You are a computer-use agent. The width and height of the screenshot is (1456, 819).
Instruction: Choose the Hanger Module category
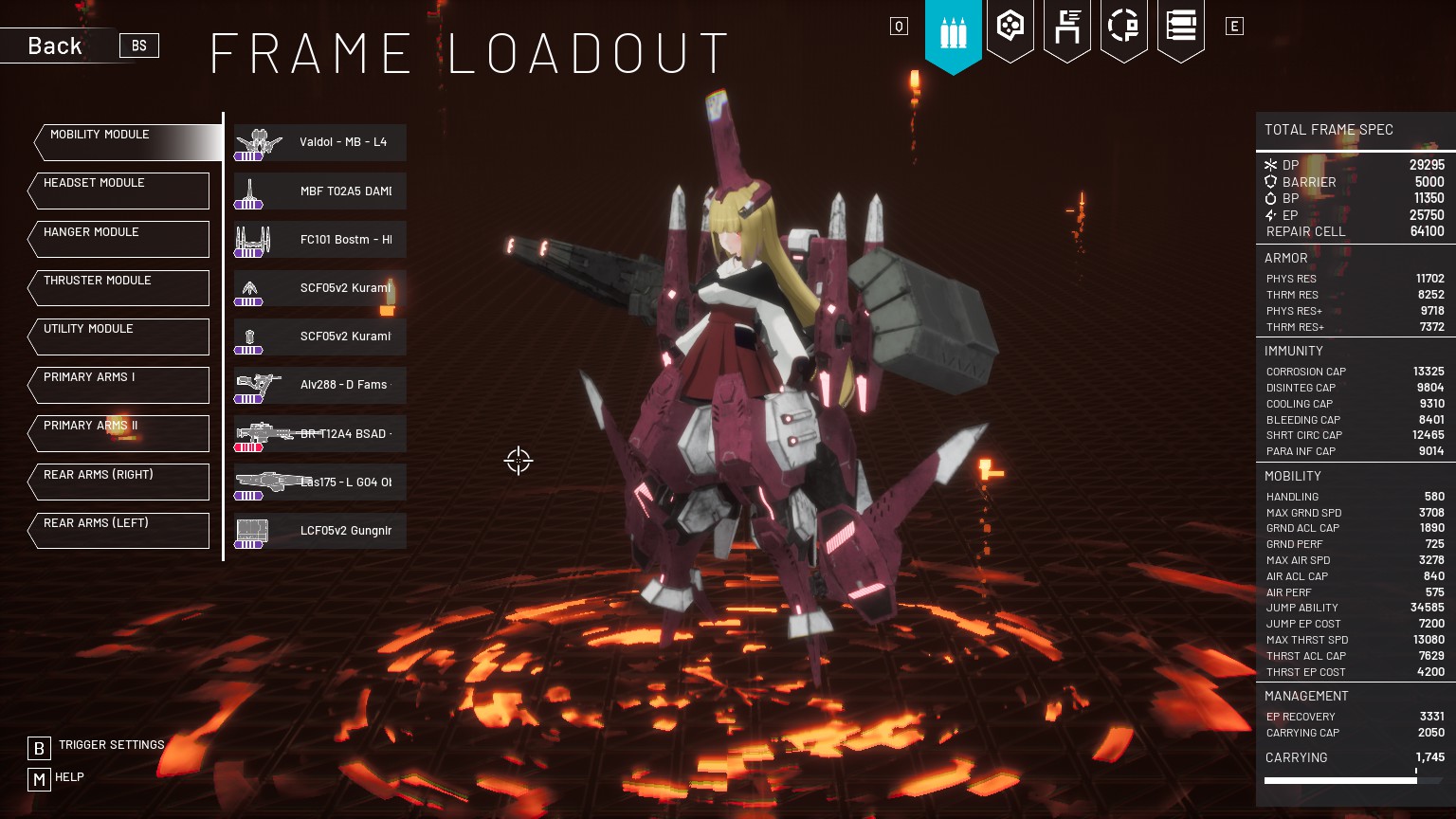click(119, 239)
